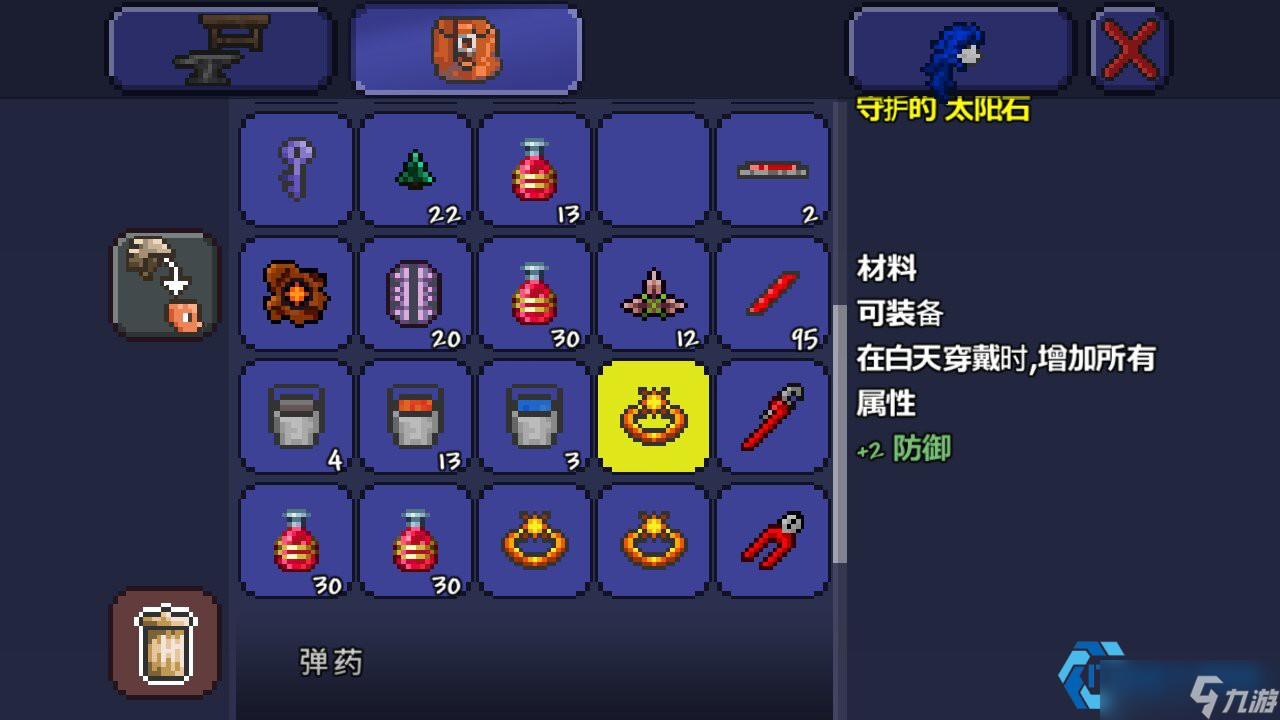Open the crafting anvil tab
1280x720 pixels.
pyautogui.click(x=220, y=47)
